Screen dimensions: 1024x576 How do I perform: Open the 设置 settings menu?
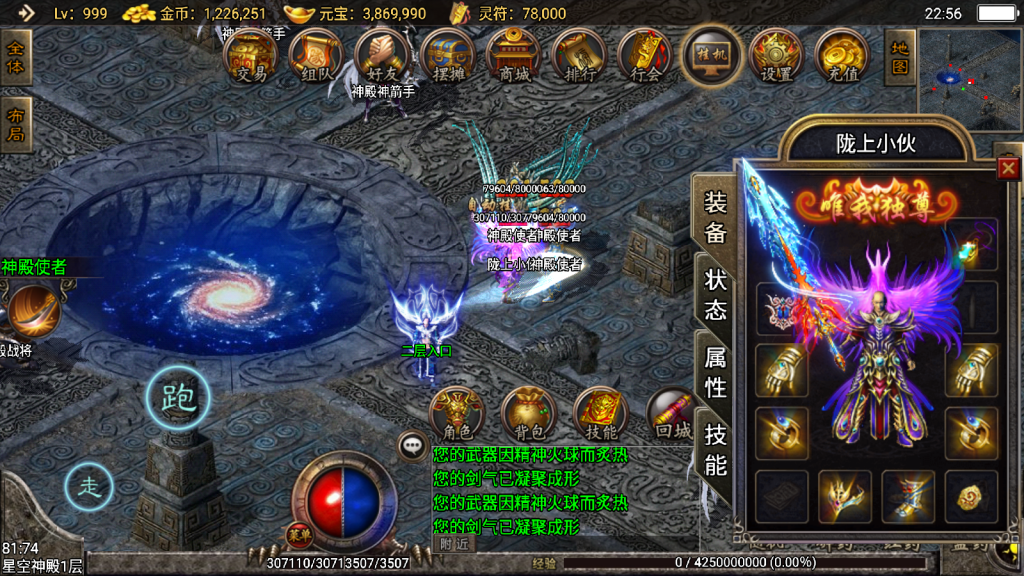click(x=777, y=56)
